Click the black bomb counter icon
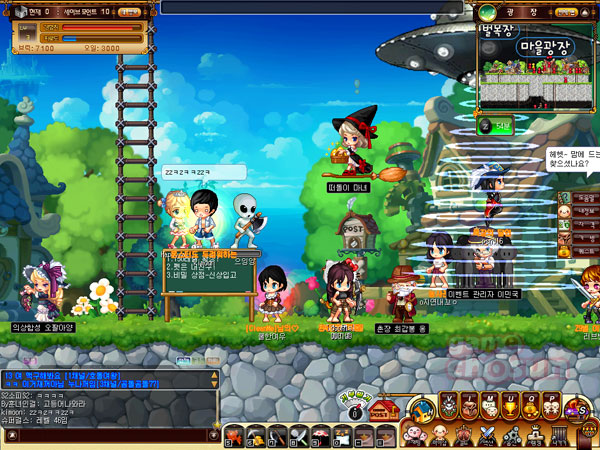The height and width of the screenshot is (450, 600). tap(353, 411)
